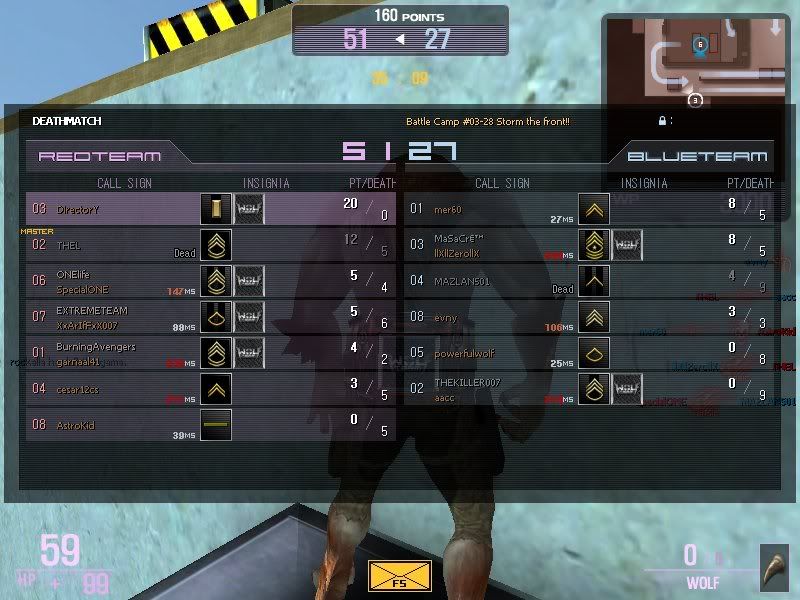The width and height of the screenshot is (800, 600).
Task: Select evny's scoreboard row
Action: tap(590, 317)
